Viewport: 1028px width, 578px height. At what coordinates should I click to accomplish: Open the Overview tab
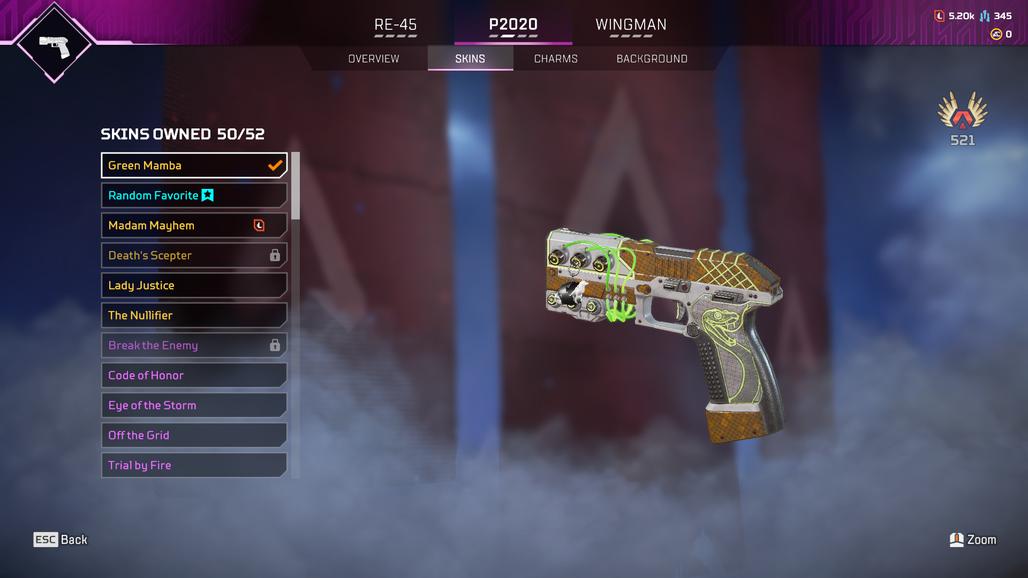click(373, 59)
